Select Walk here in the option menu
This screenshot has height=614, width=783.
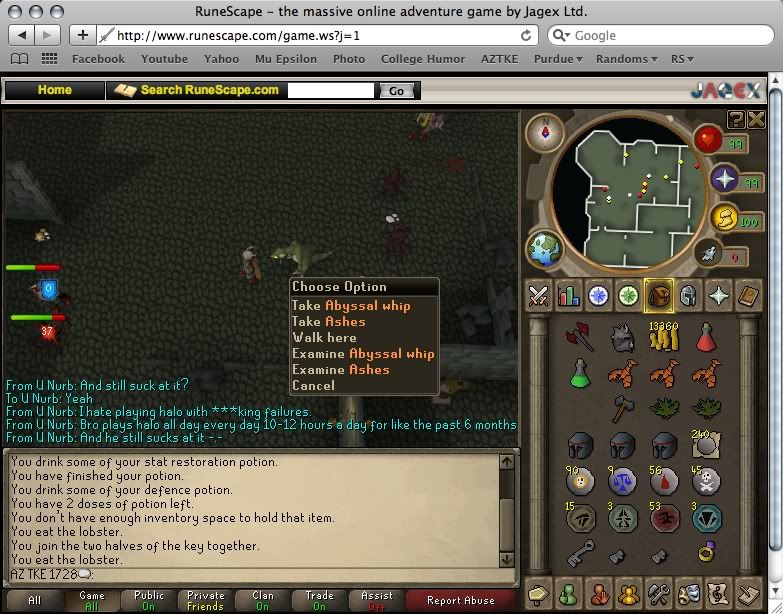point(324,338)
